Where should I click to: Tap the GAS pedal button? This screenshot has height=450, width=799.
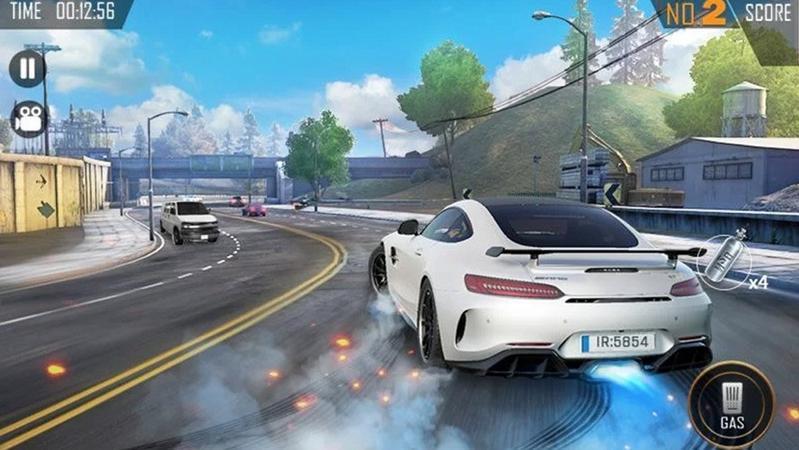(x=731, y=403)
